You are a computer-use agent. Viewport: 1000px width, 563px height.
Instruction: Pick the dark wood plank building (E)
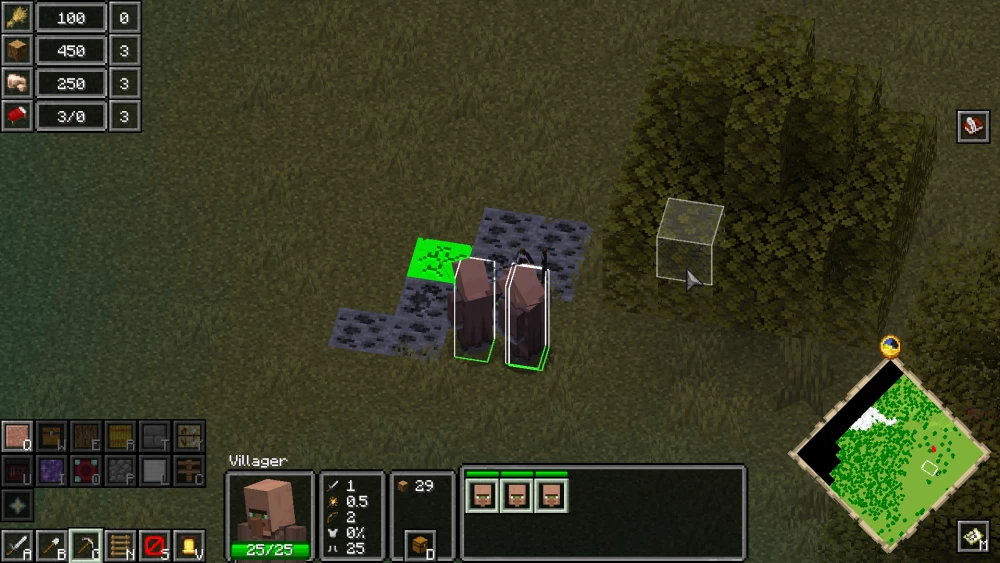[86, 437]
